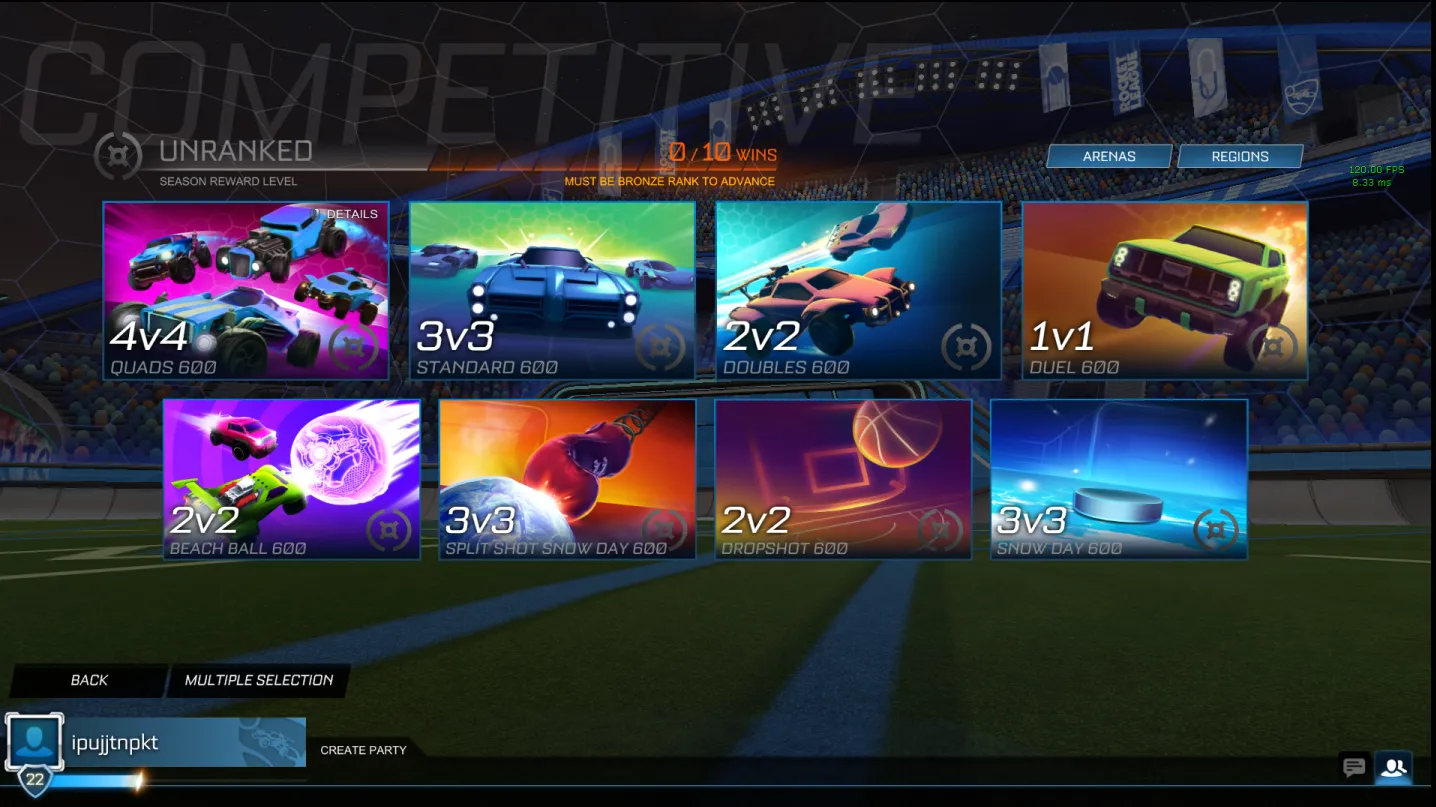1436x807 pixels.
Task: Select the Create Party option
Action: click(363, 749)
